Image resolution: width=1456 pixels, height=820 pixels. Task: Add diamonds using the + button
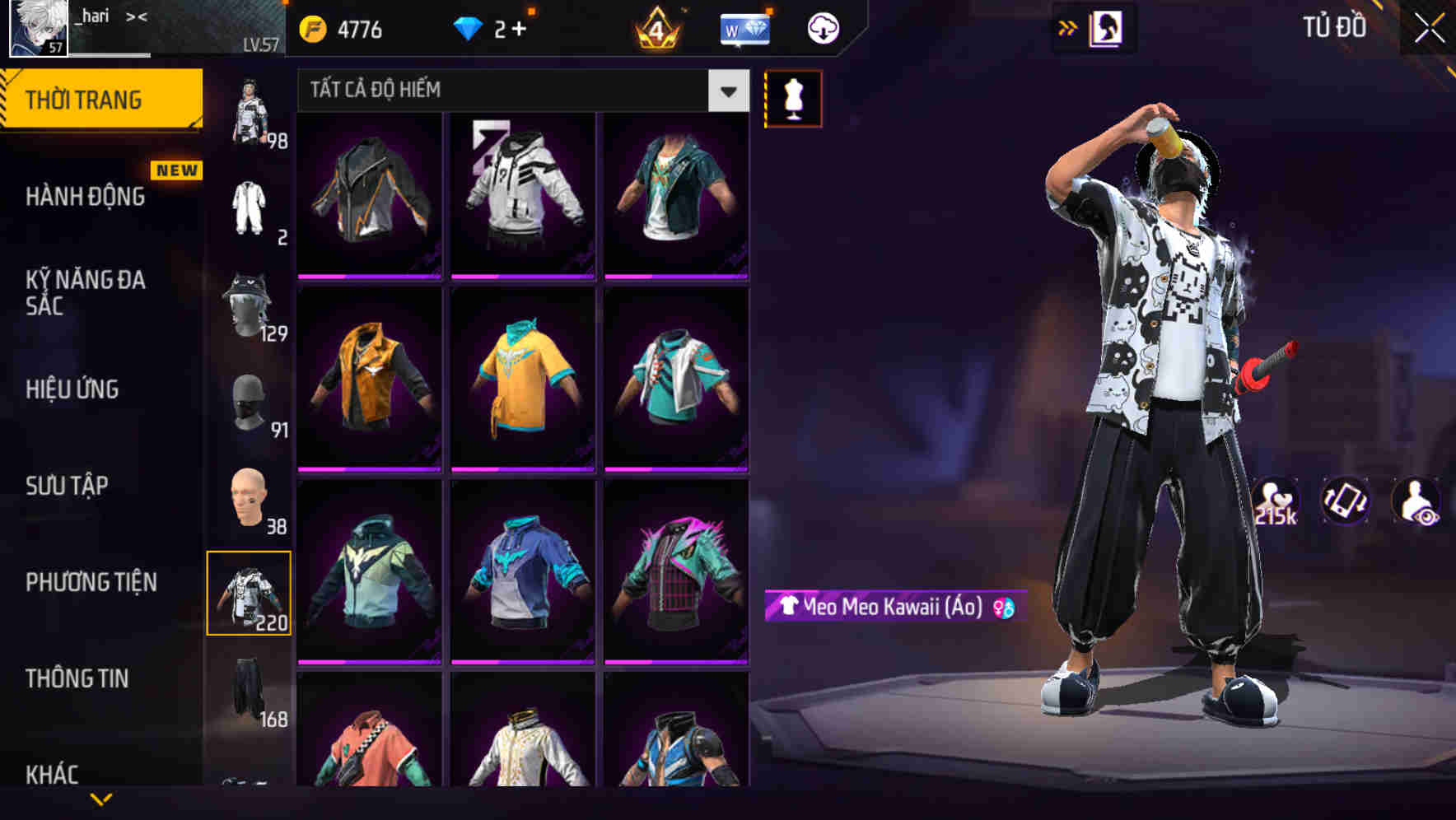coord(522,26)
